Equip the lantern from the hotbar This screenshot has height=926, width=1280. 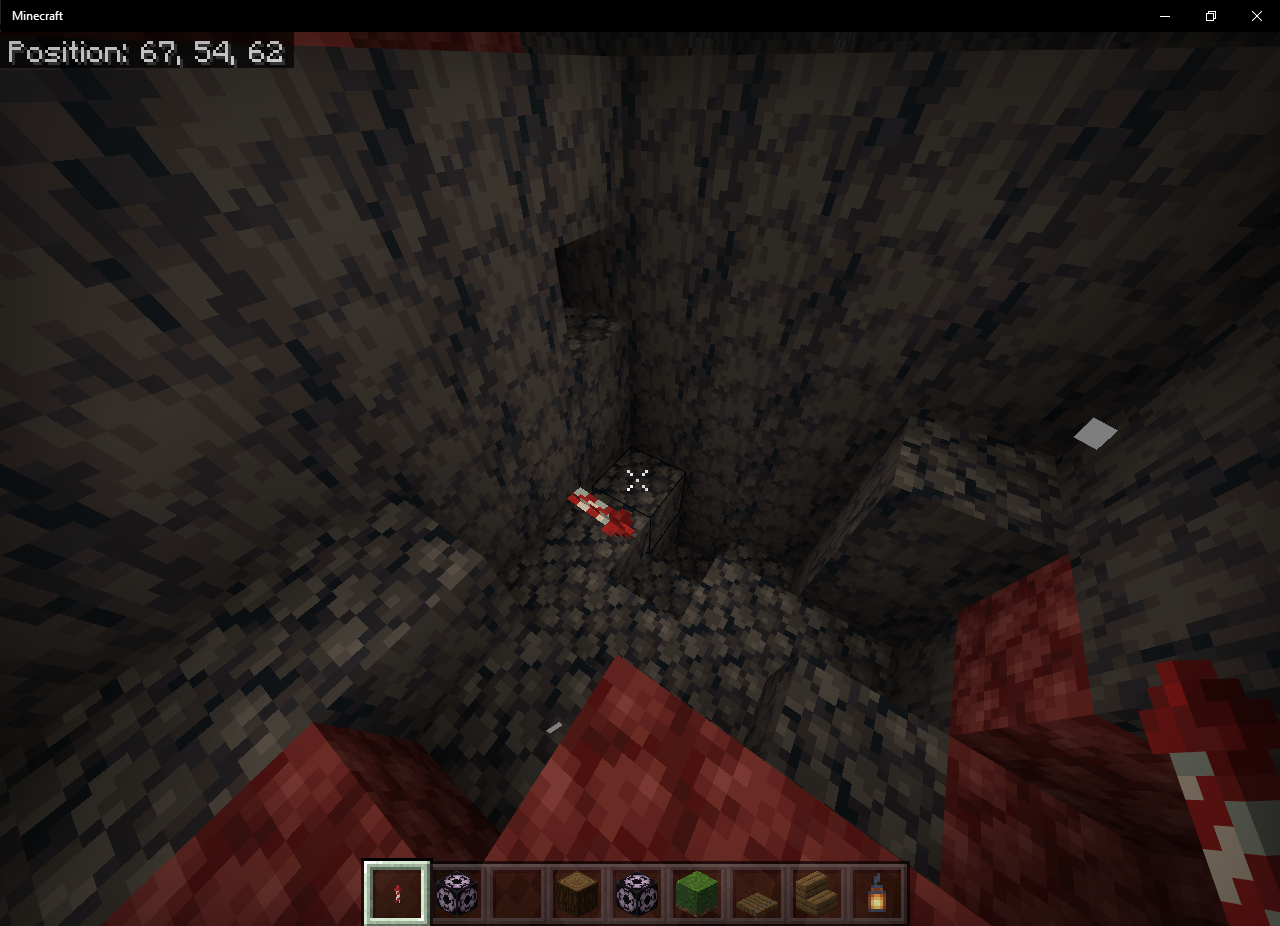point(877,892)
